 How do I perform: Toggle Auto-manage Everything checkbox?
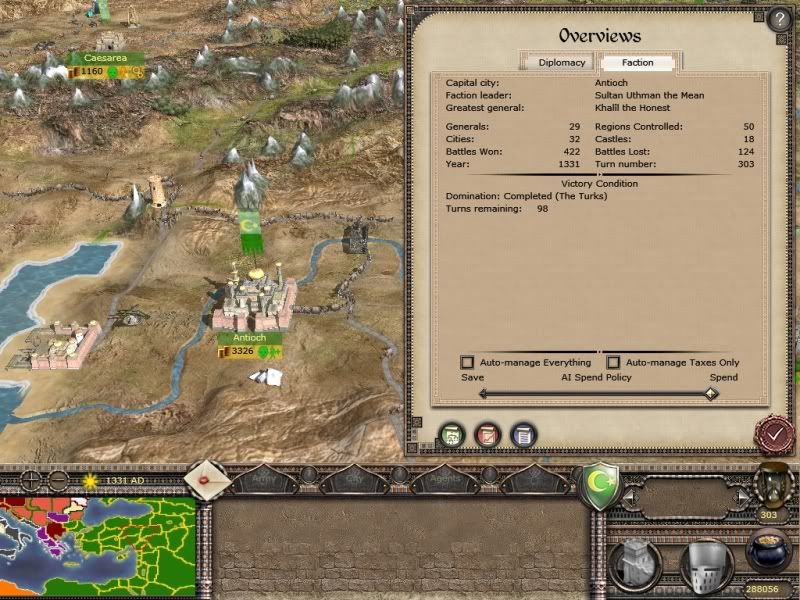tap(467, 362)
